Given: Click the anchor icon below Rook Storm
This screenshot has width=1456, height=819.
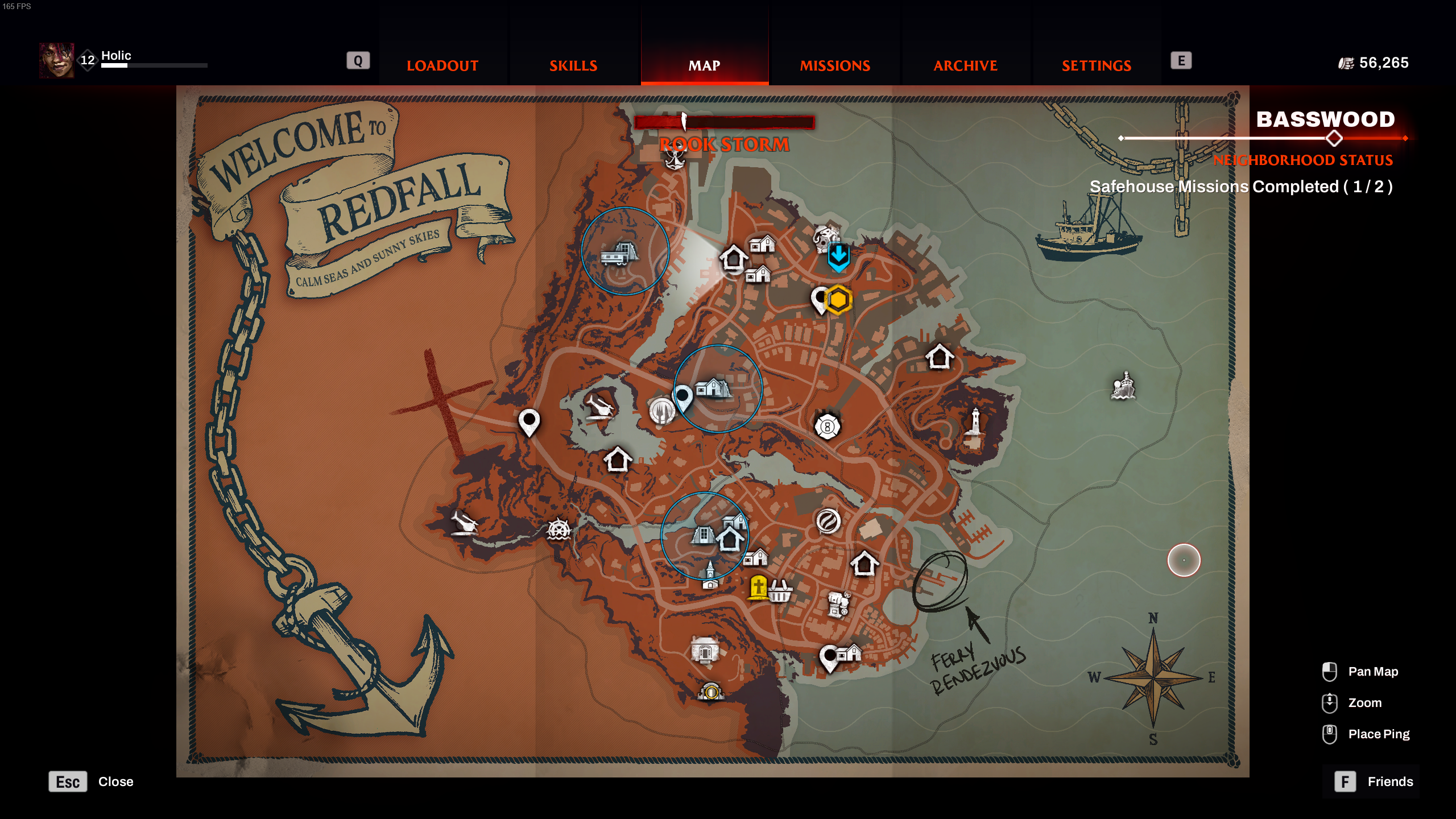Looking at the screenshot, I should 675,159.
